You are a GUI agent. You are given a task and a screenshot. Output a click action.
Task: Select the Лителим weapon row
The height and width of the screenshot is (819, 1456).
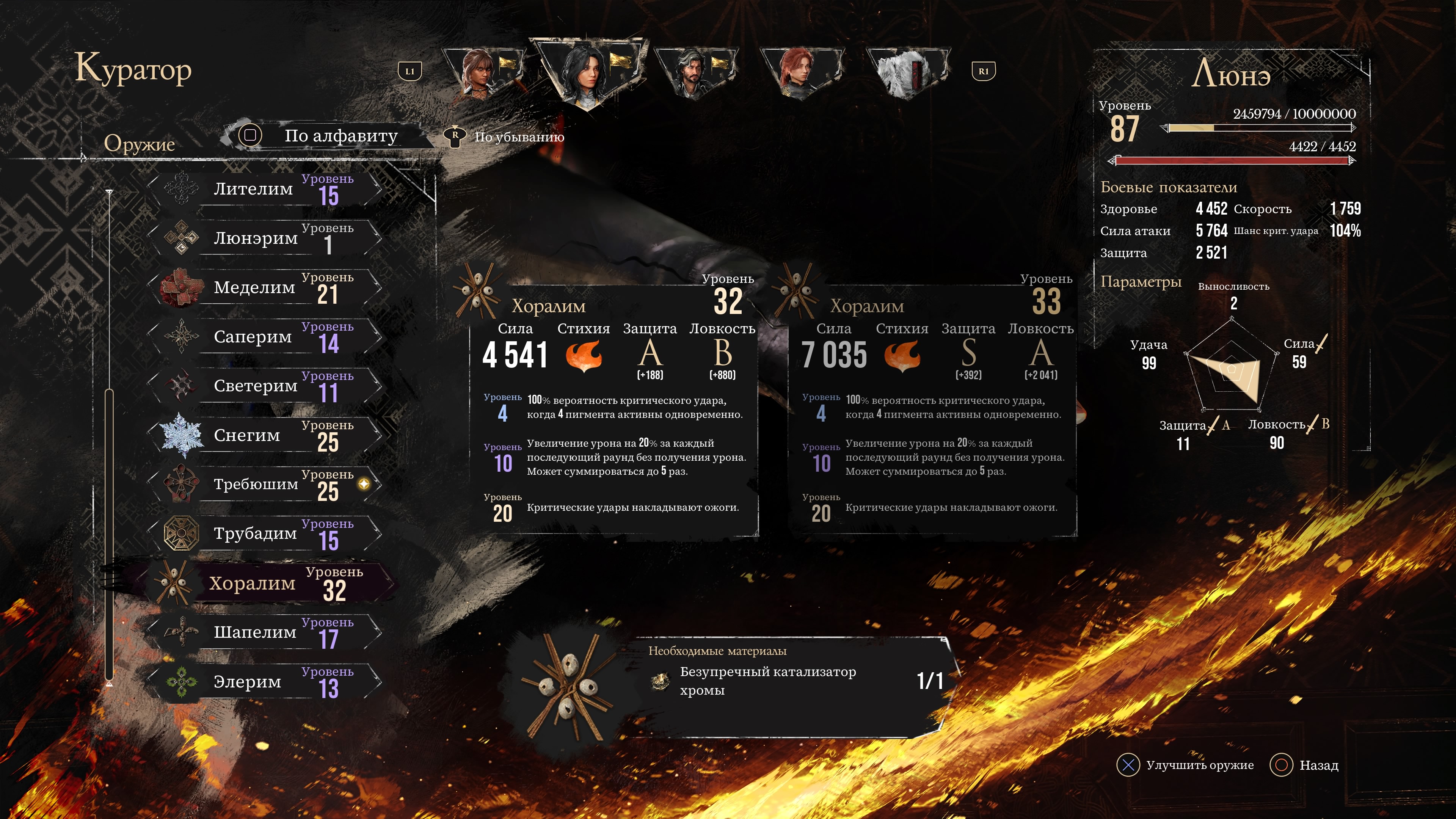pos(266,189)
